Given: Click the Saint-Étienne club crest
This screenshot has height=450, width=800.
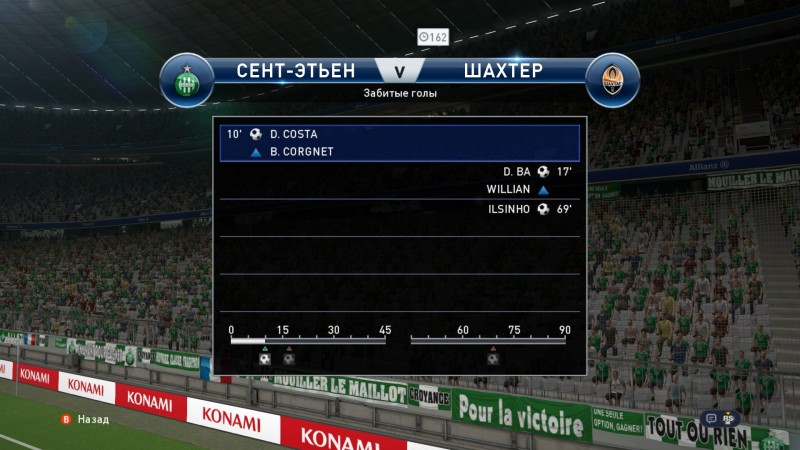Looking at the screenshot, I should tap(186, 80).
